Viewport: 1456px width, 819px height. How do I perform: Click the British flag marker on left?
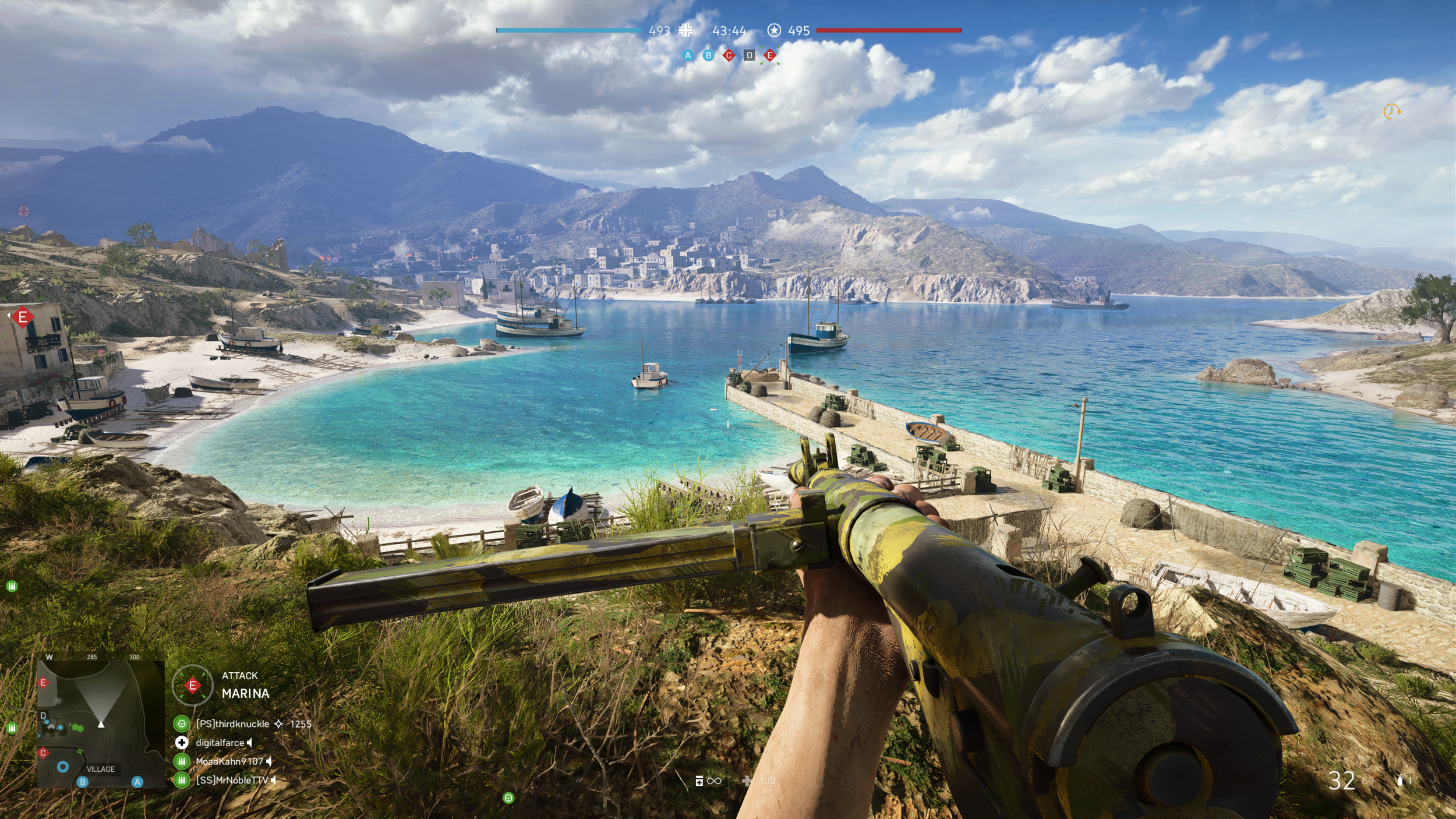click(24, 211)
